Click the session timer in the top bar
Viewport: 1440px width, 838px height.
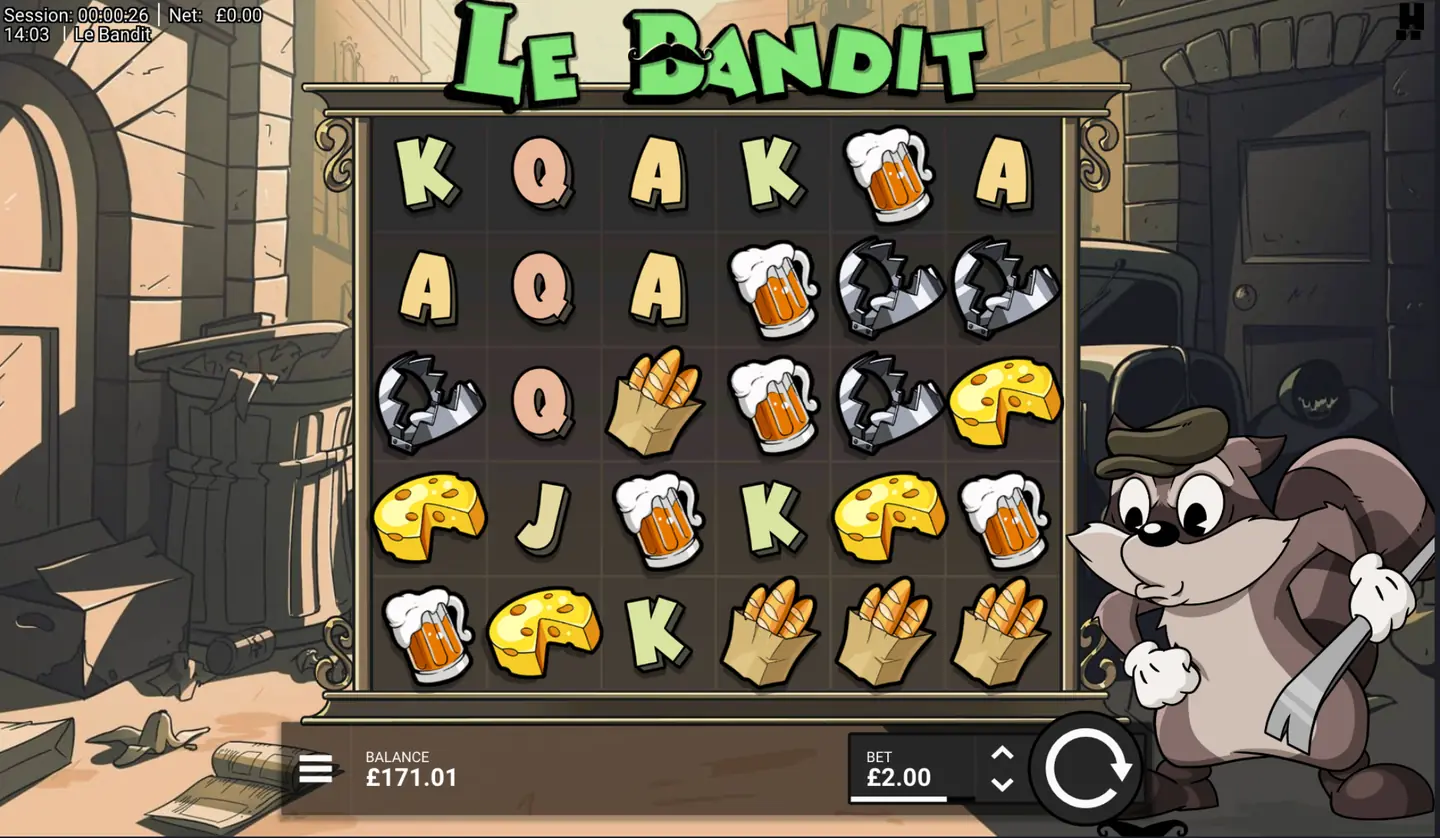pos(75,15)
